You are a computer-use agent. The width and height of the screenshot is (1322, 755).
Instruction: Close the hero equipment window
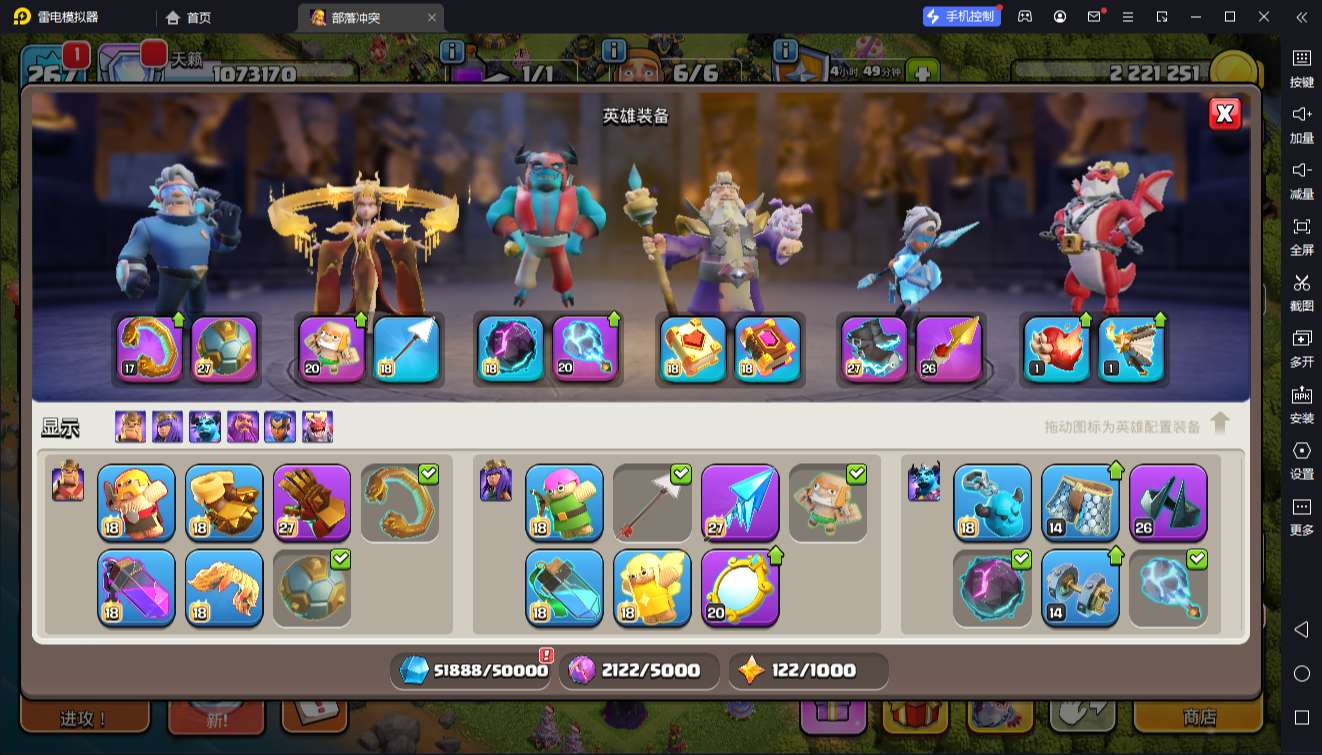point(1225,114)
